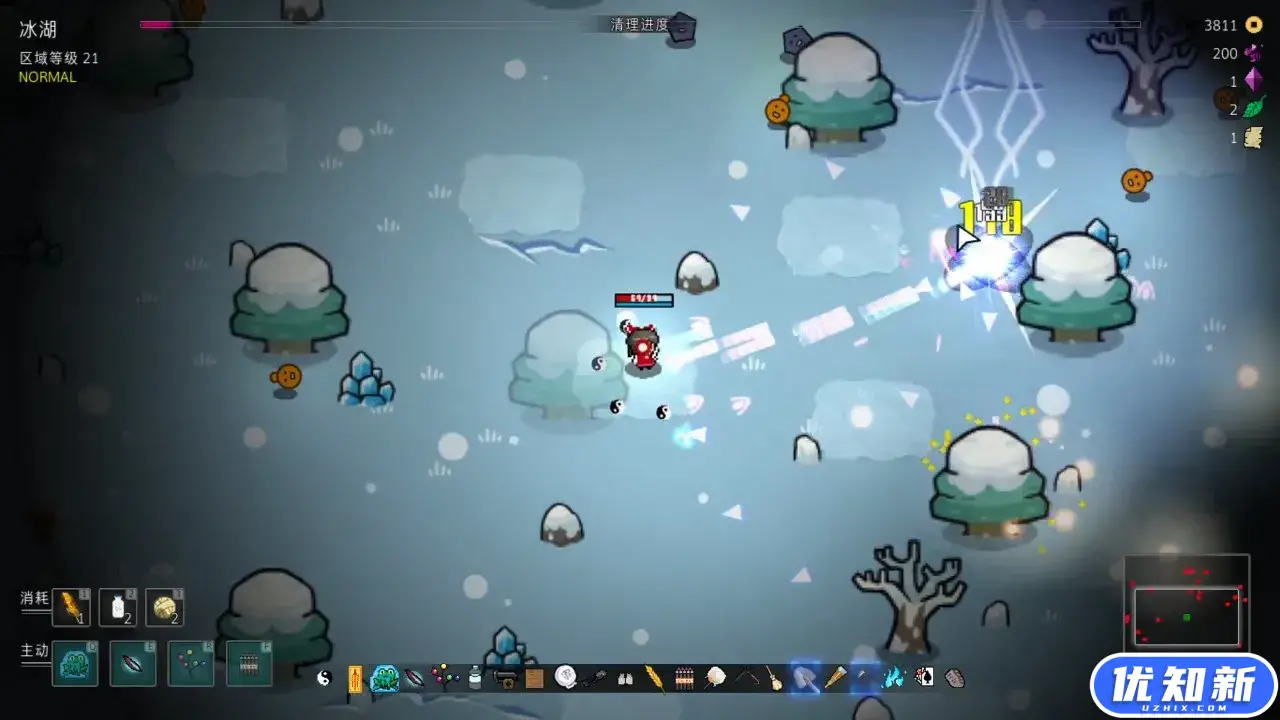Activate the colorful berry branch skill in 主动 row
1280x720 pixels.
tap(191, 663)
